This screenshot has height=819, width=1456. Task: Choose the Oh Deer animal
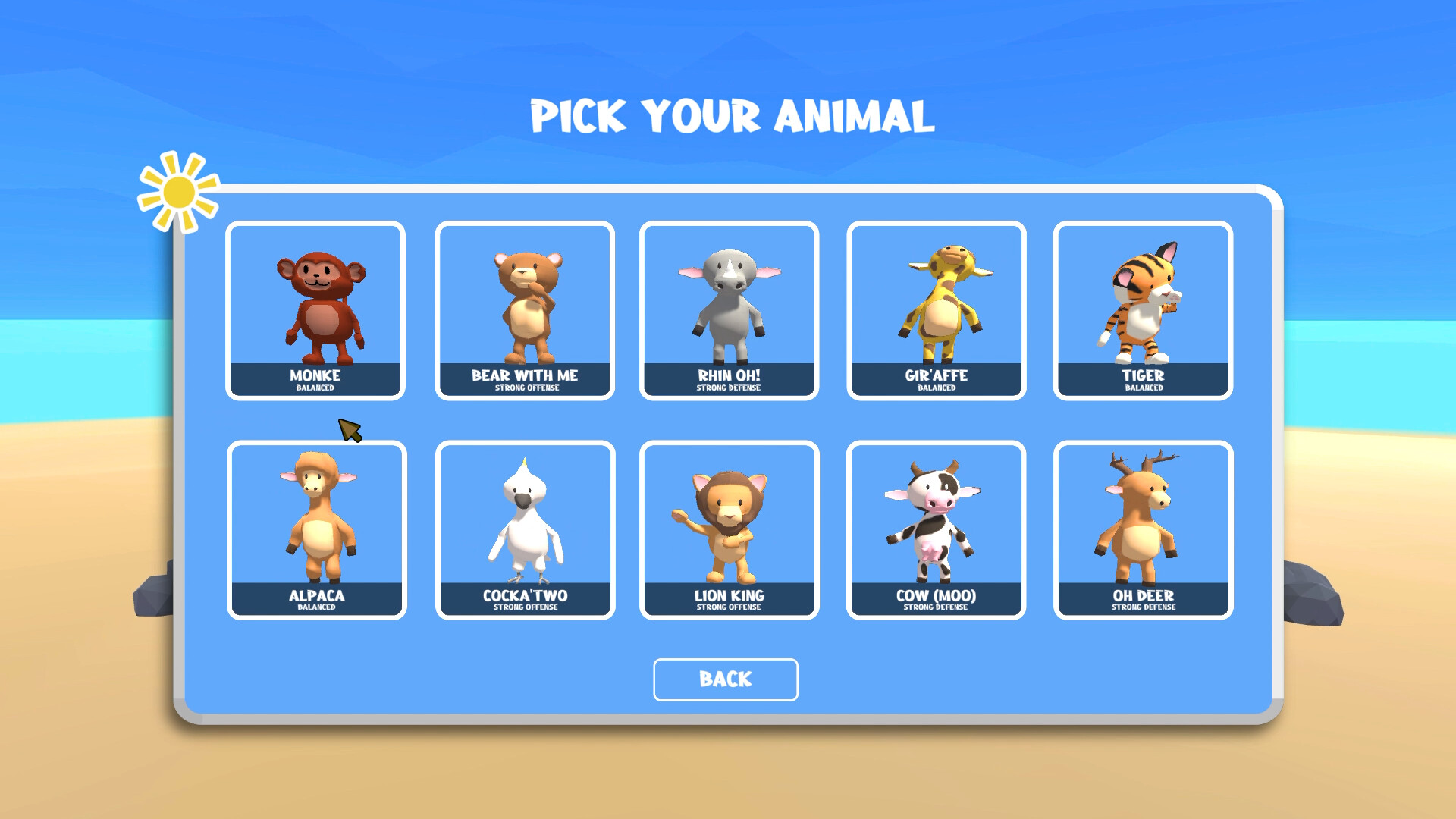(1143, 529)
